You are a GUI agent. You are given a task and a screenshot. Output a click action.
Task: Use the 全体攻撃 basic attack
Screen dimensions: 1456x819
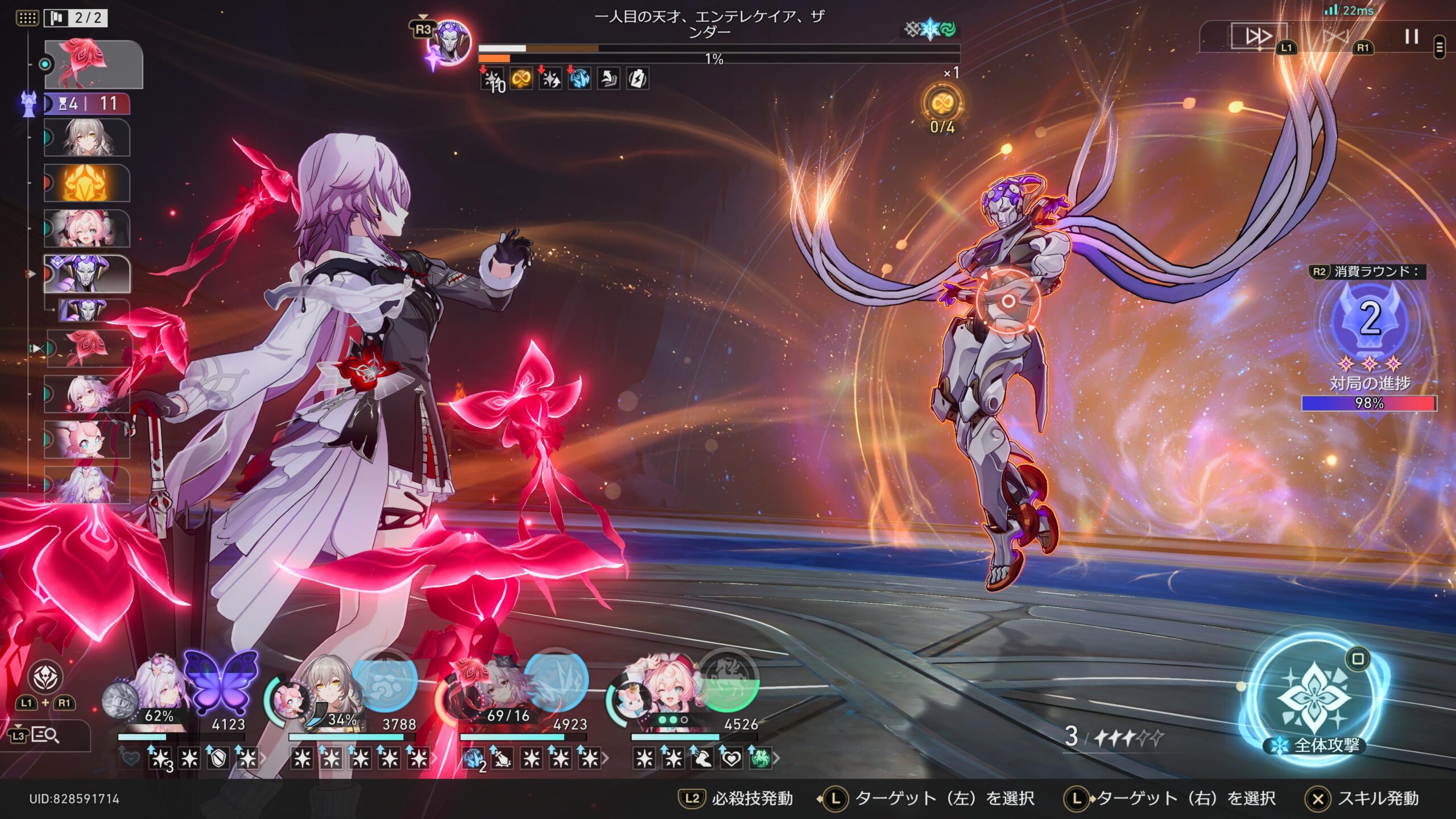click(x=1314, y=698)
